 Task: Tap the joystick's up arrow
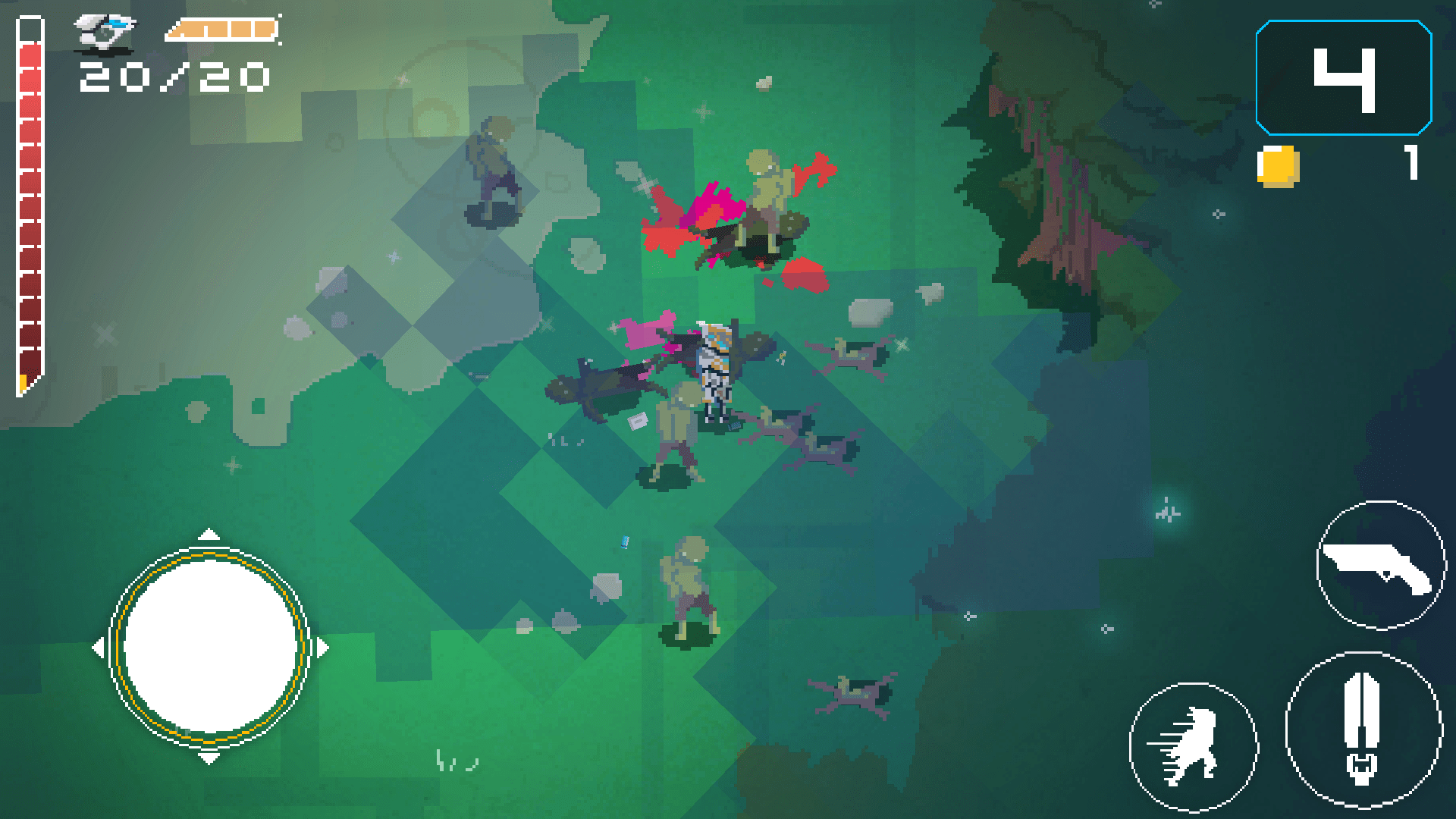tap(209, 535)
